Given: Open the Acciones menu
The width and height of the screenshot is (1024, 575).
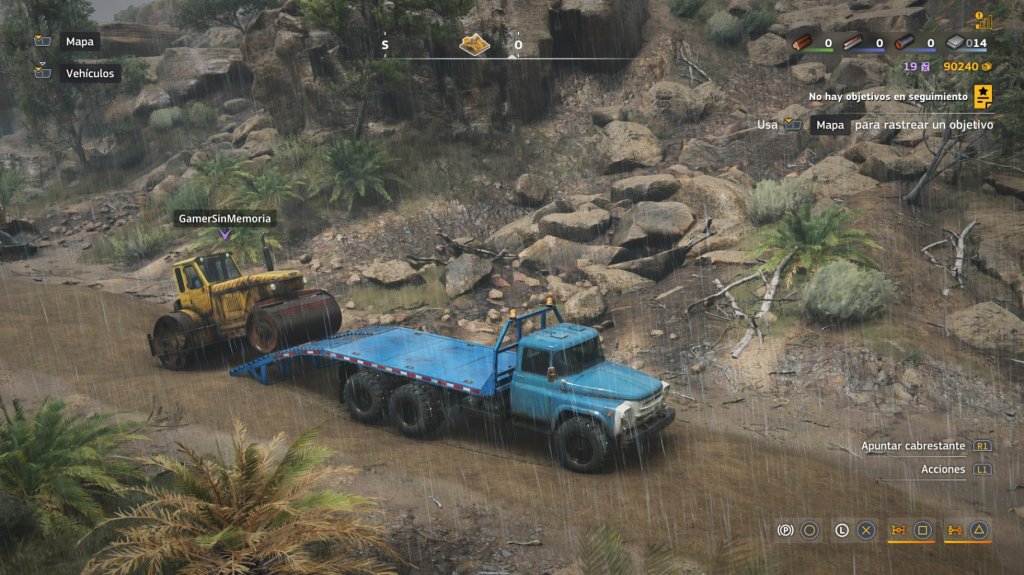Looking at the screenshot, I should point(943,469).
